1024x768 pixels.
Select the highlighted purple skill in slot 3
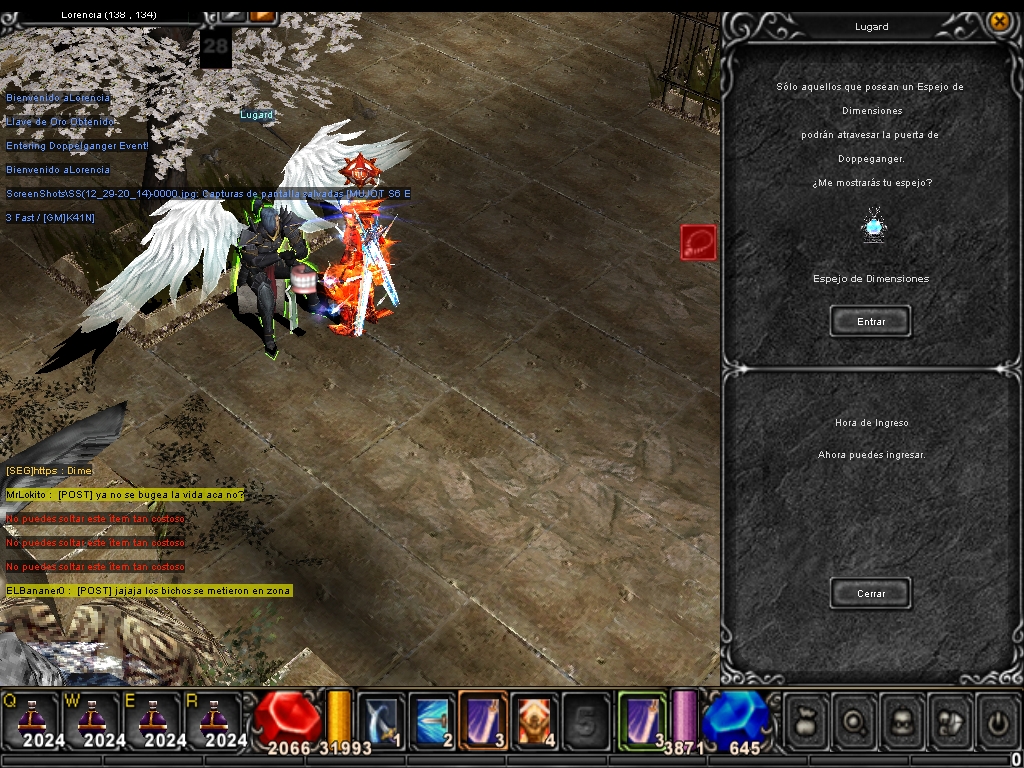(483, 720)
